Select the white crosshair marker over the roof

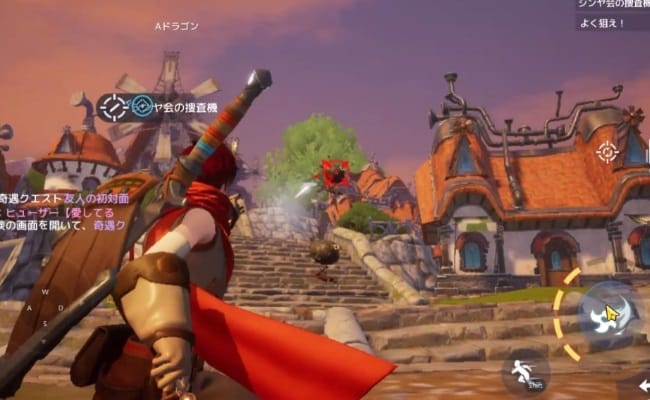coord(606,151)
